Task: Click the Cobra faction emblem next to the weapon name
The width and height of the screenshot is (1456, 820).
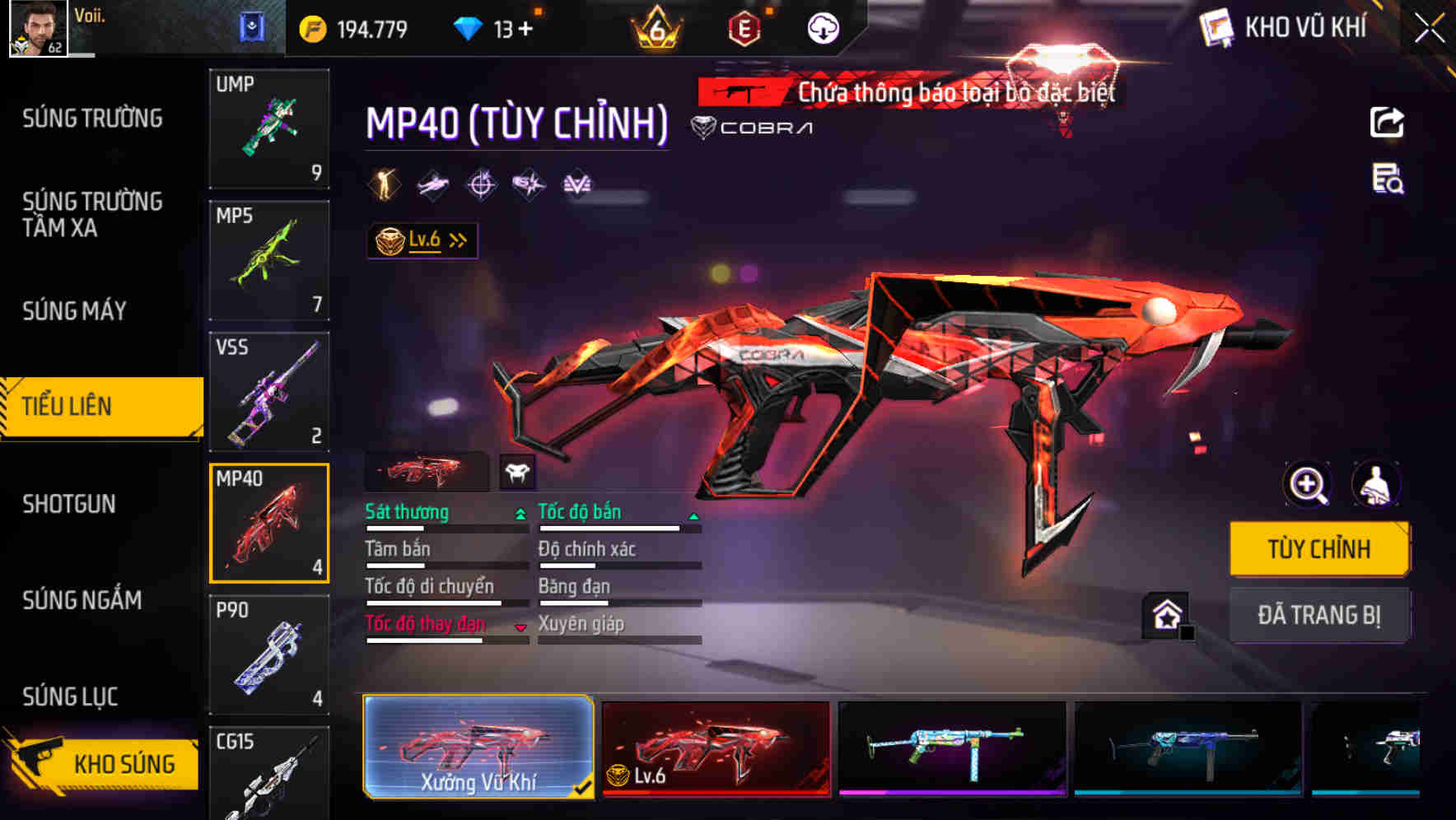Action: [x=703, y=126]
